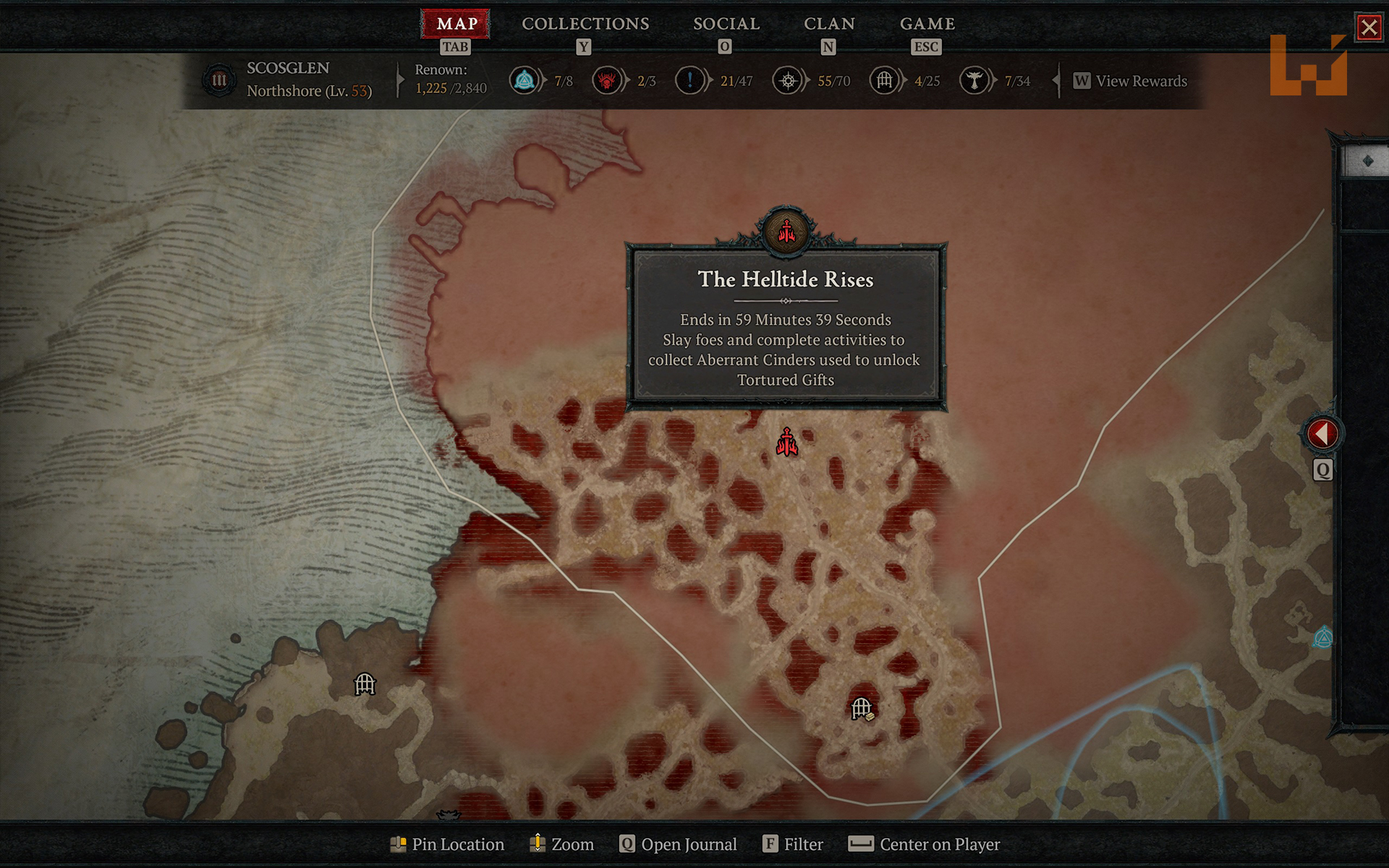View Rewards for Scosglen renown
Viewport: 1389px width, 868px height.
tap(1130, 81)
